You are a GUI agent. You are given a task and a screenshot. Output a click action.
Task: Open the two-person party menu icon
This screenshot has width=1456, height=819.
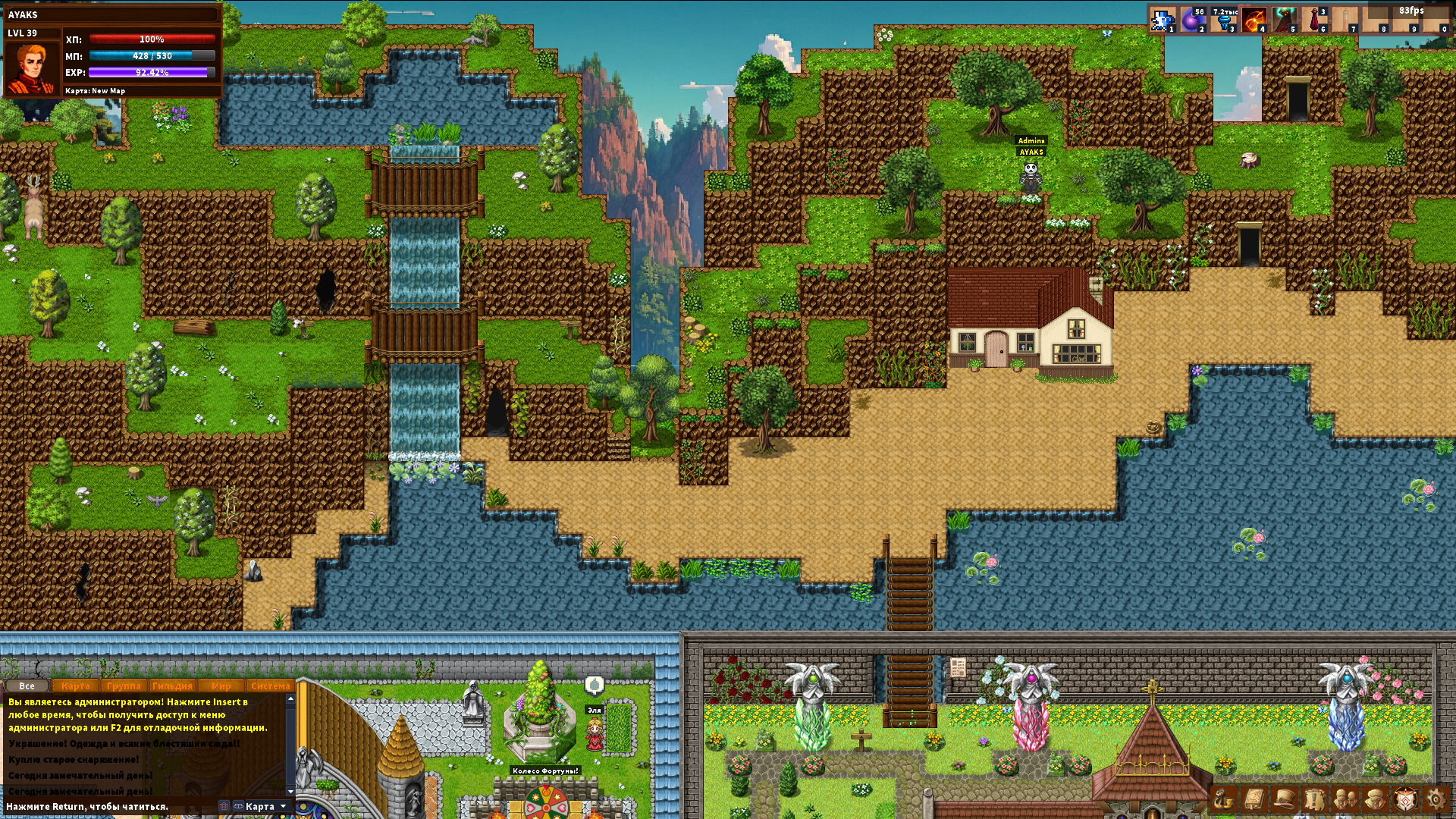tap(1345, 799)
